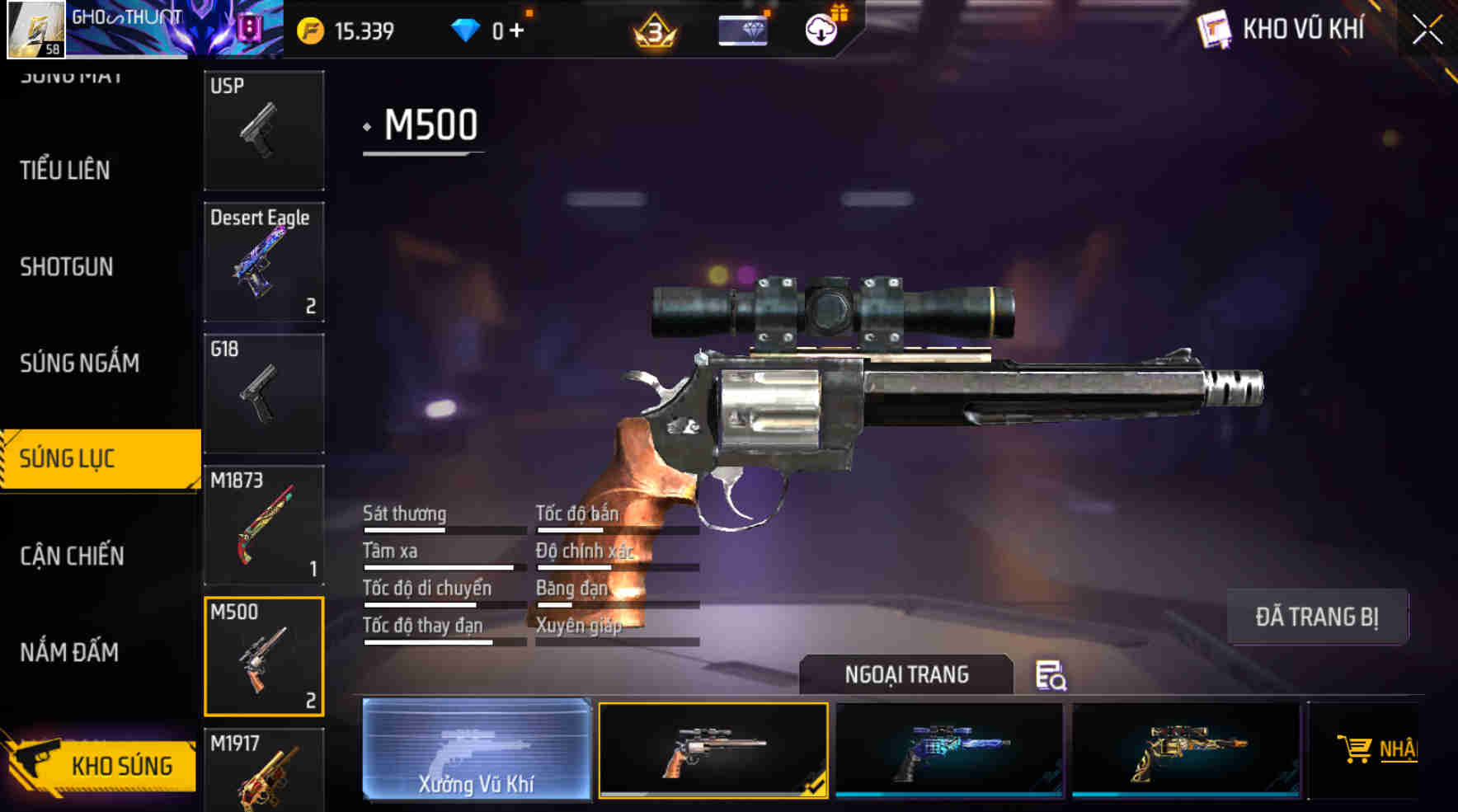Switch to the NGOẠI TRANG tab
The image size is (1458, 812).
pos(904,674)
